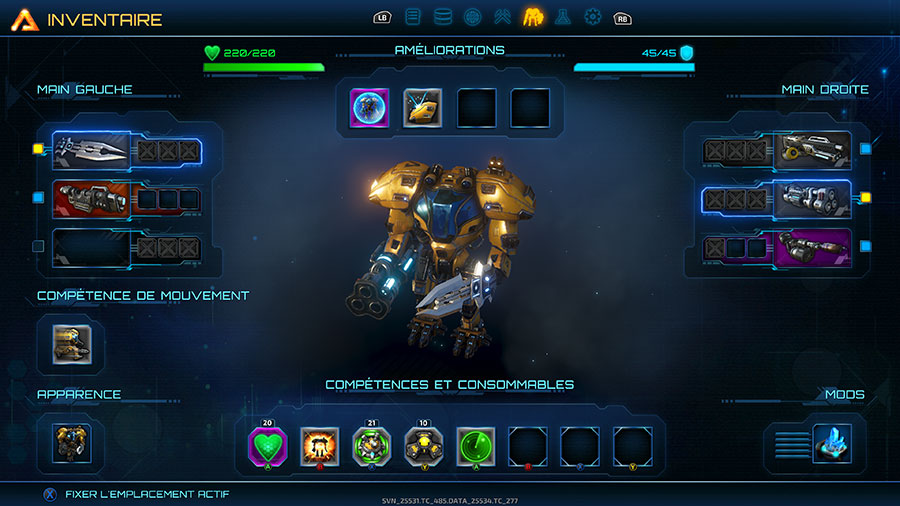Open the movement skill slot
Viewport: 900px width, 506px height.
tap(71, 343)
